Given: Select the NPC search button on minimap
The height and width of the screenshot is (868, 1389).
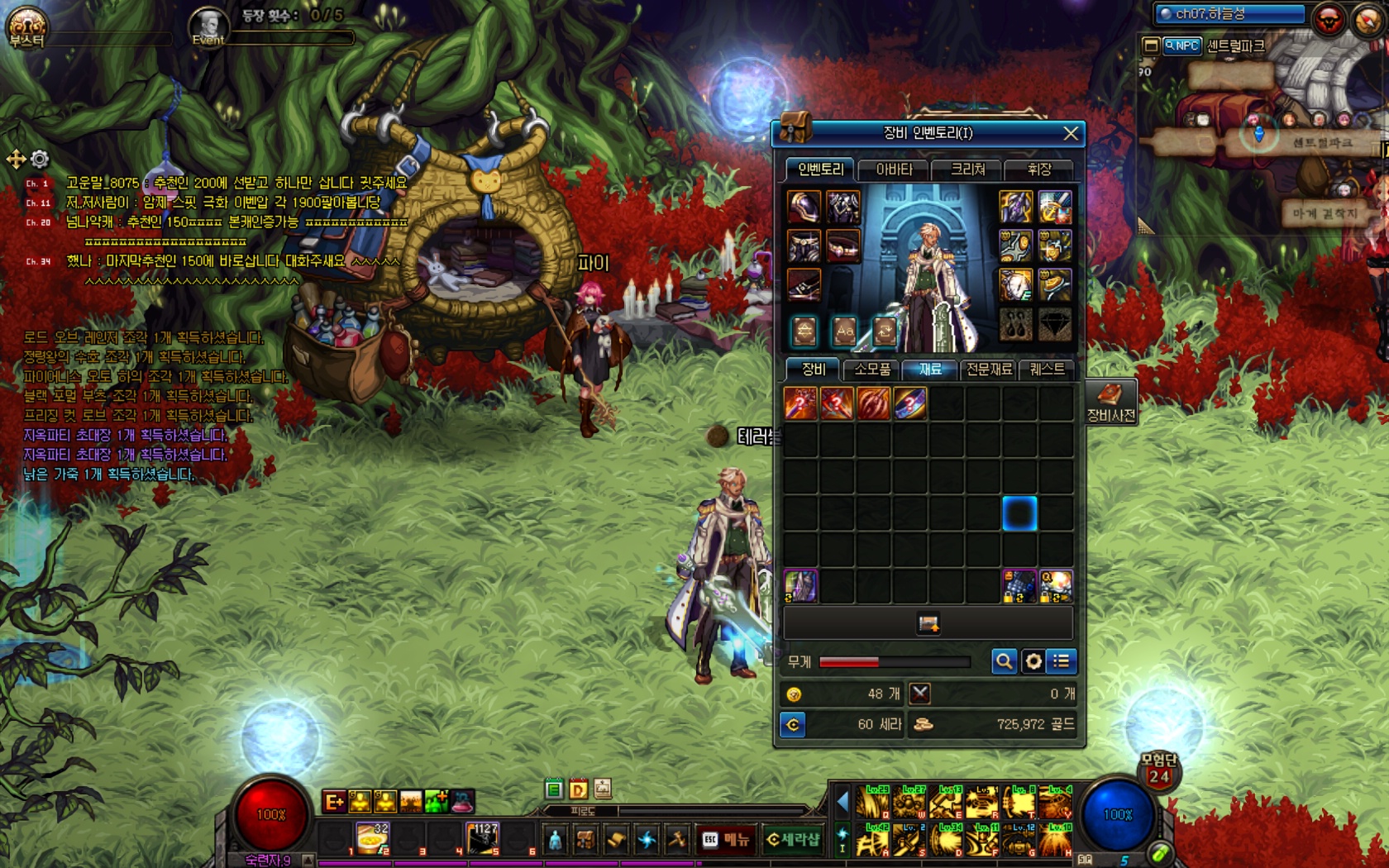Looking at the screenshot, I should click(x=1181, y=45).
